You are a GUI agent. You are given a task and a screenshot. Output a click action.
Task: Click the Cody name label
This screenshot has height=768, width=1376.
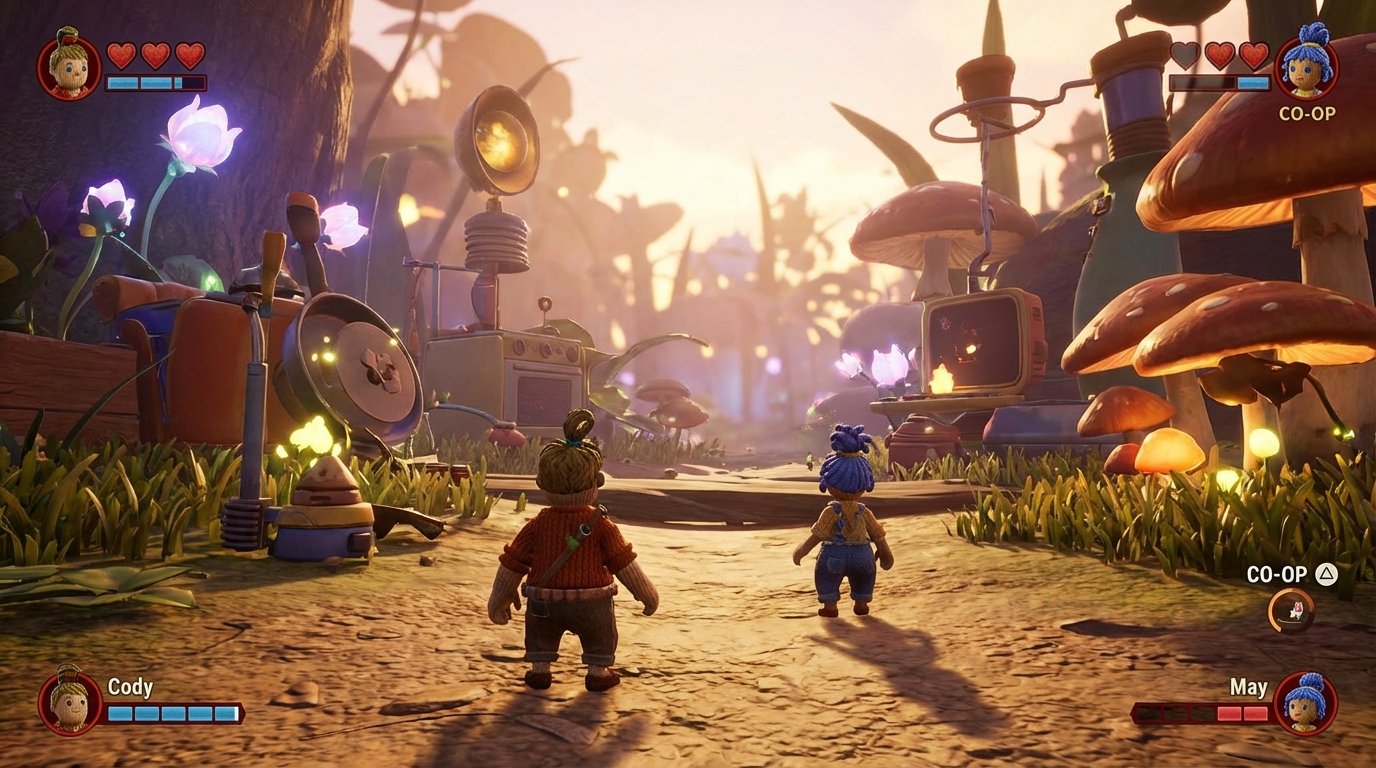[128, 687]
